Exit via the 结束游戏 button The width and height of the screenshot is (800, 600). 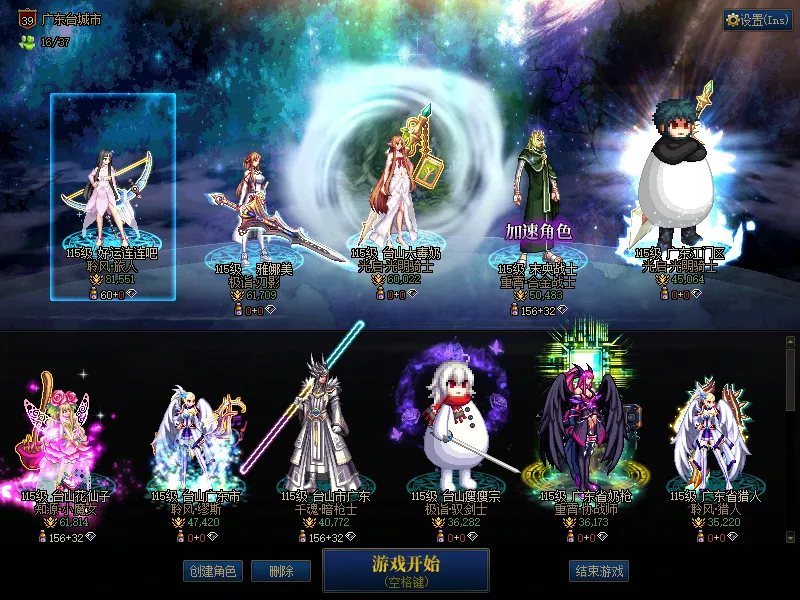point(599,572)
